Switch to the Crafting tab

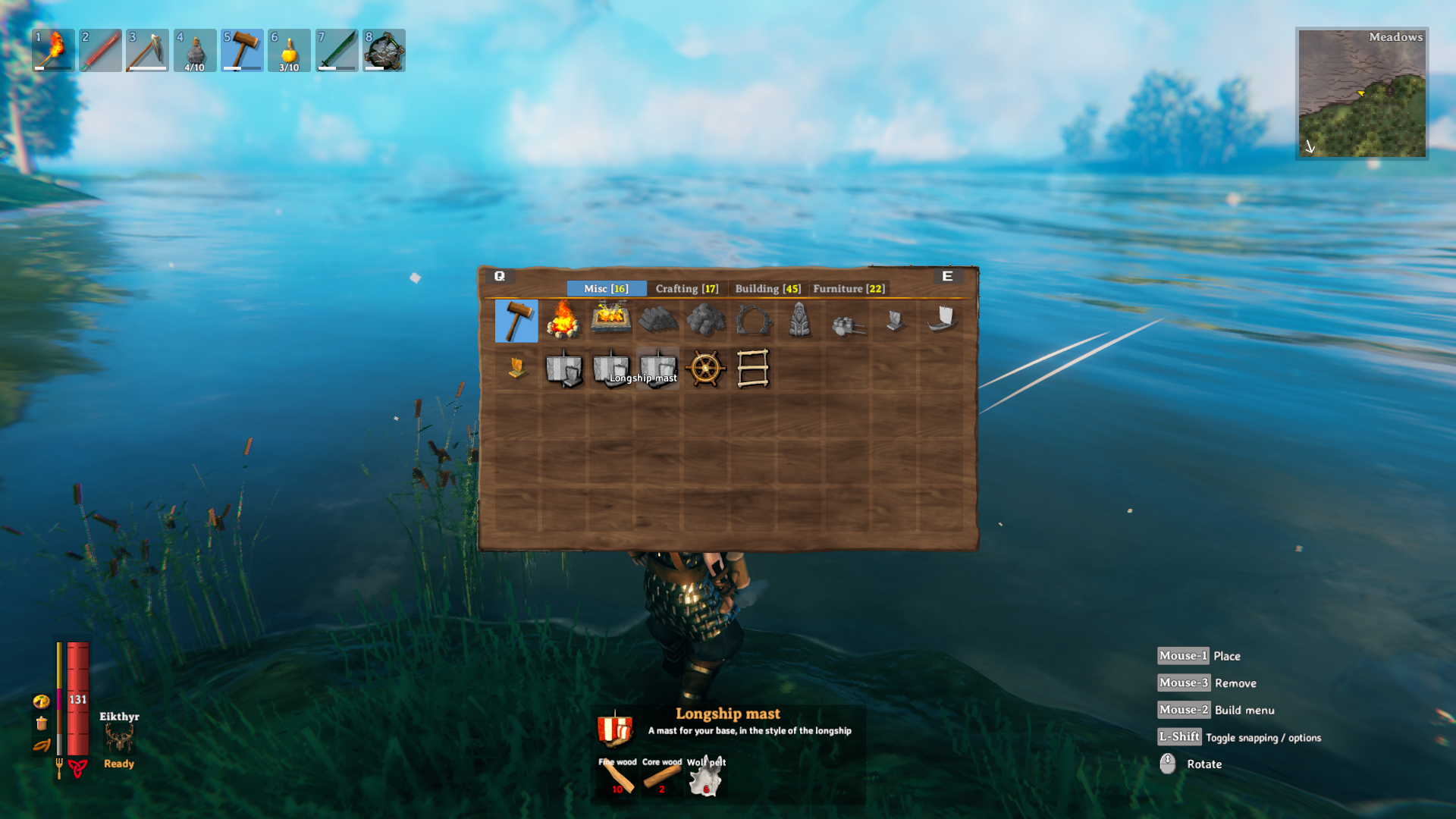click(x=686, y=288)
